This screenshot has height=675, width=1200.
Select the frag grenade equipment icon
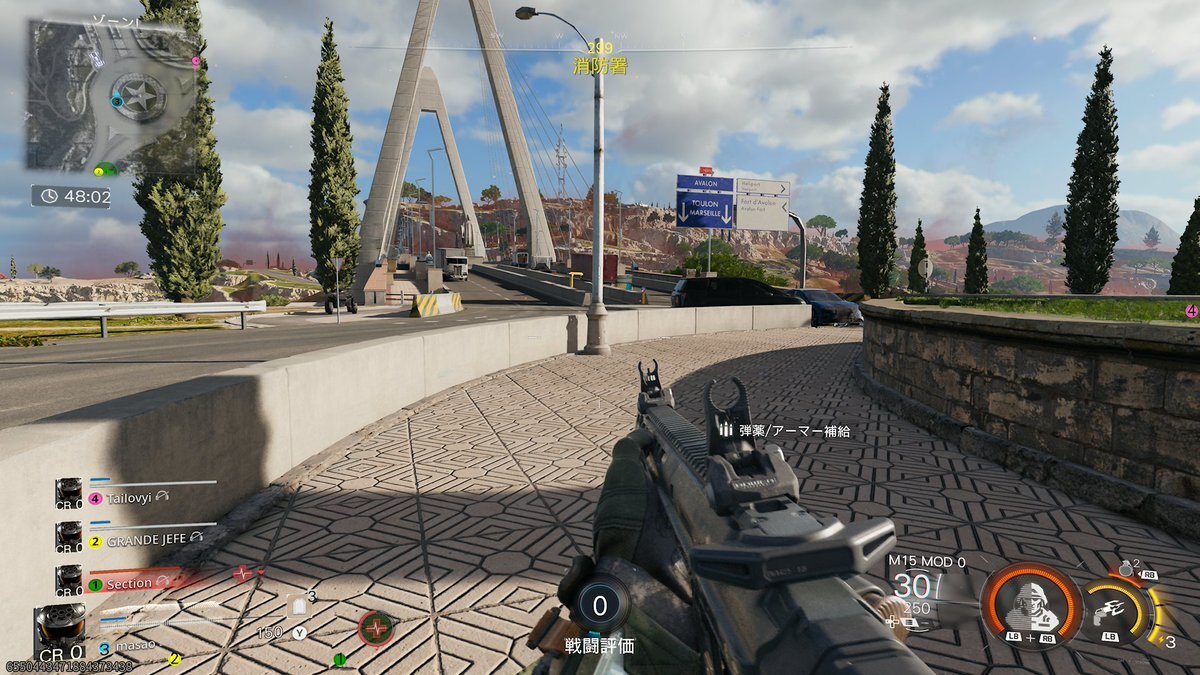click(1127, 567)
